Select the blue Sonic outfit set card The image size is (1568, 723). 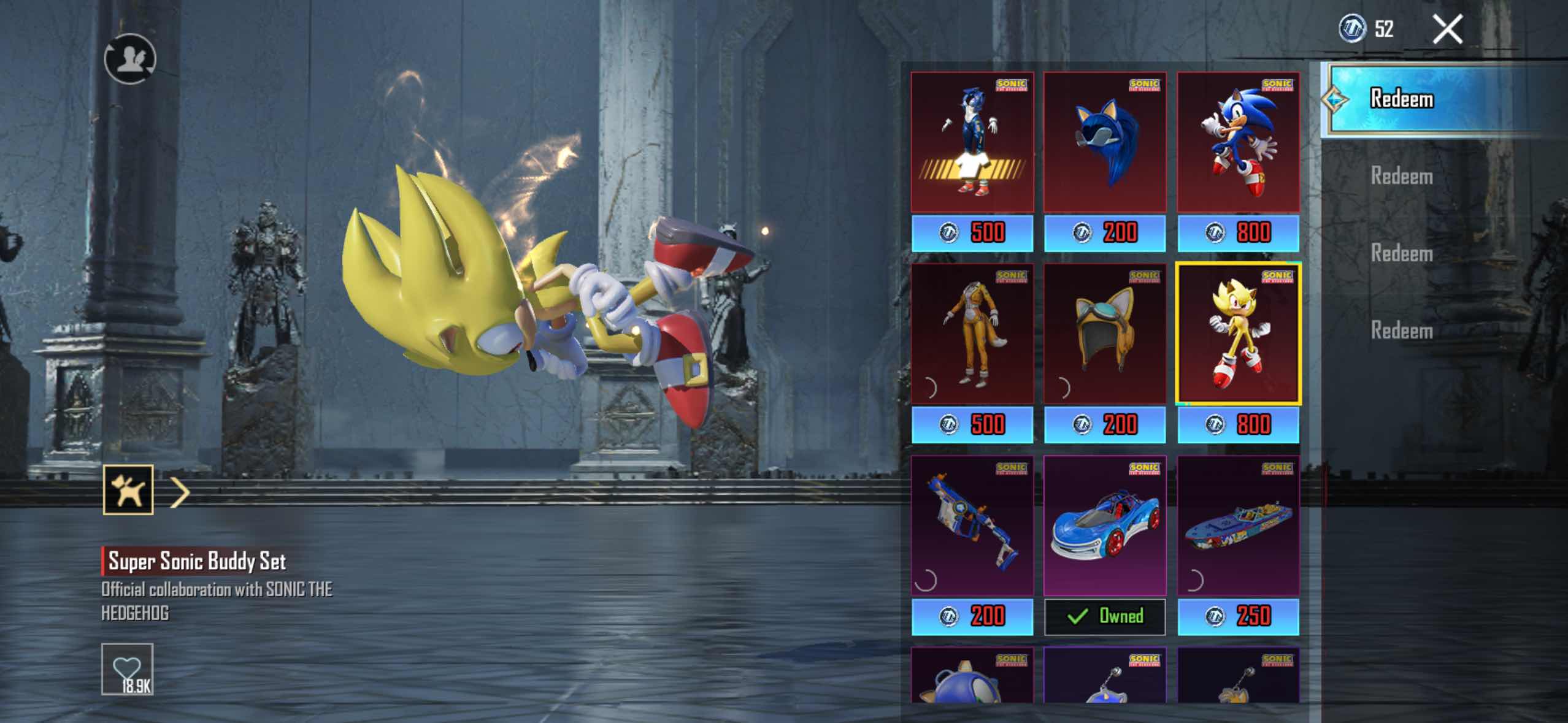[972, 142]
